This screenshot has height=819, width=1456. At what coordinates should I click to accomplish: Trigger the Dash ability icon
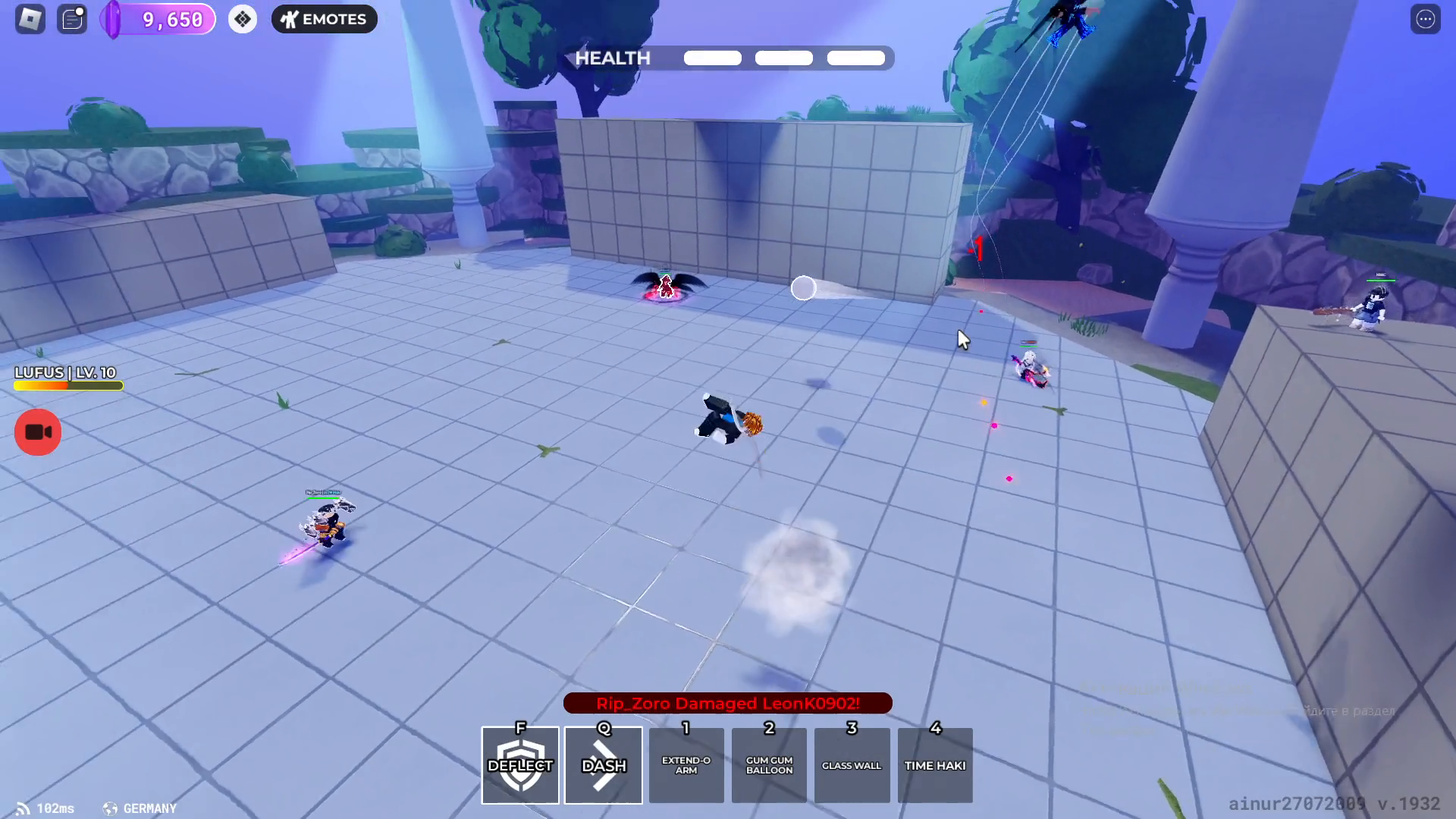point(603,765)
